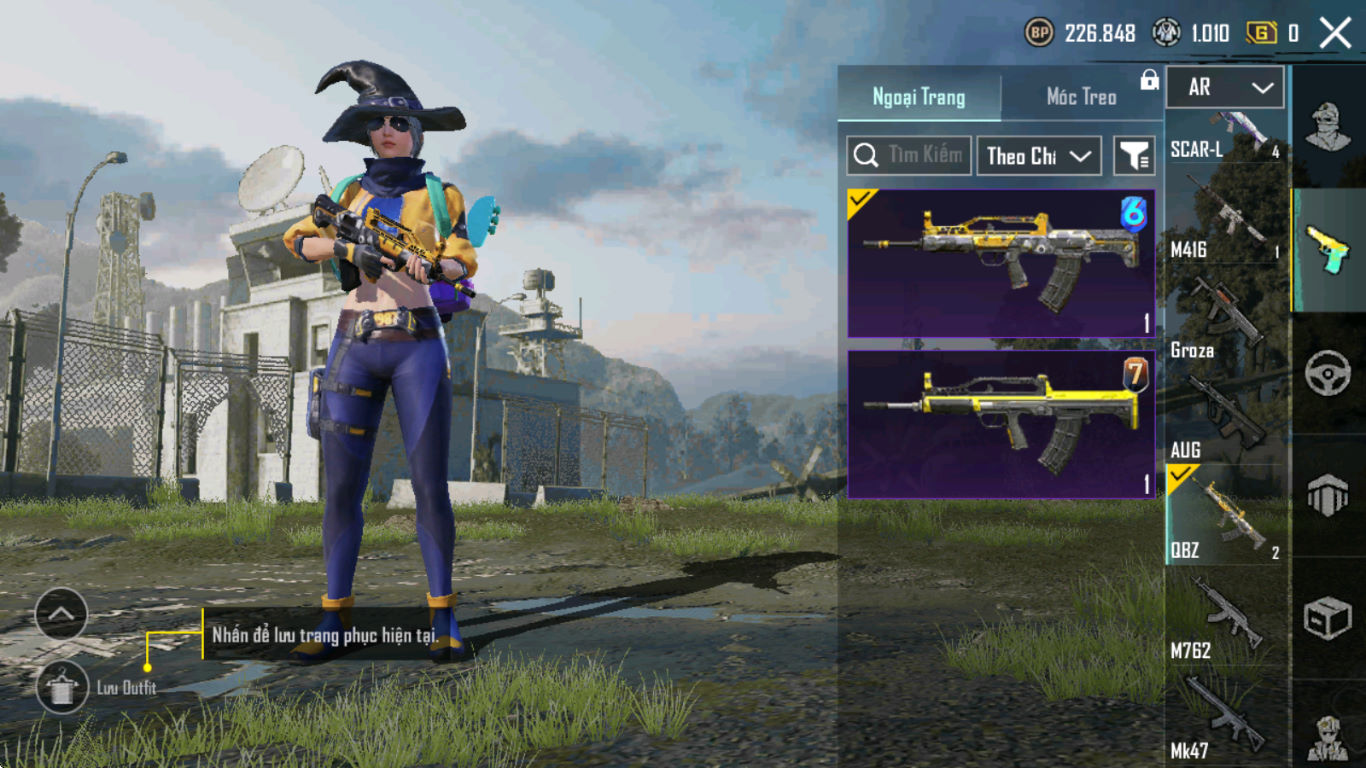Open the filter funnel button
The height and width of the screenshot is (768, 1366).
[x=1134, y=156]
